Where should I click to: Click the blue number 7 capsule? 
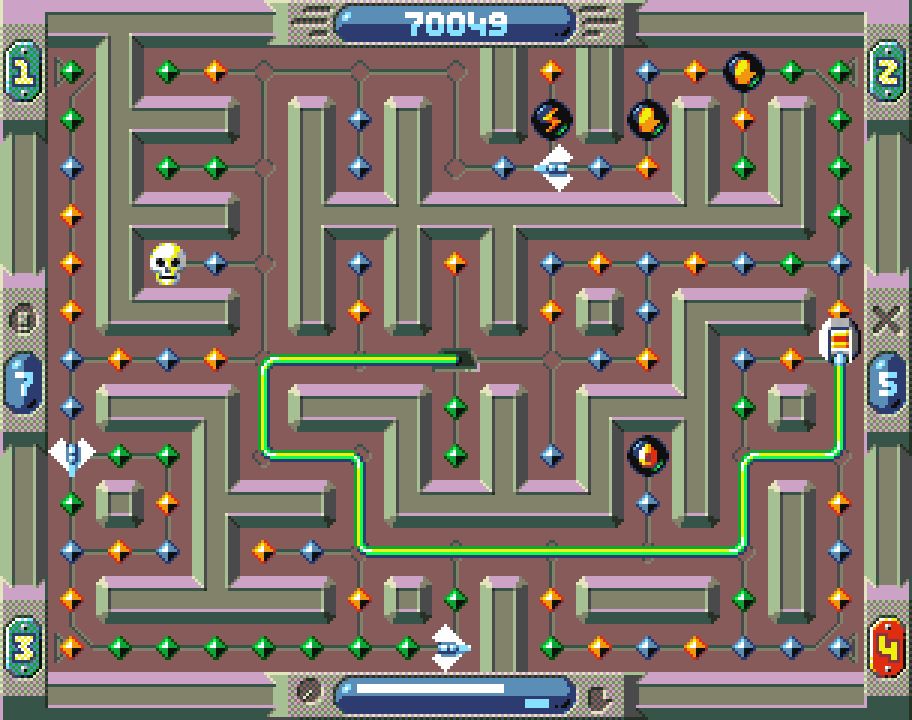pyautogui.click(x=22, y=381)
